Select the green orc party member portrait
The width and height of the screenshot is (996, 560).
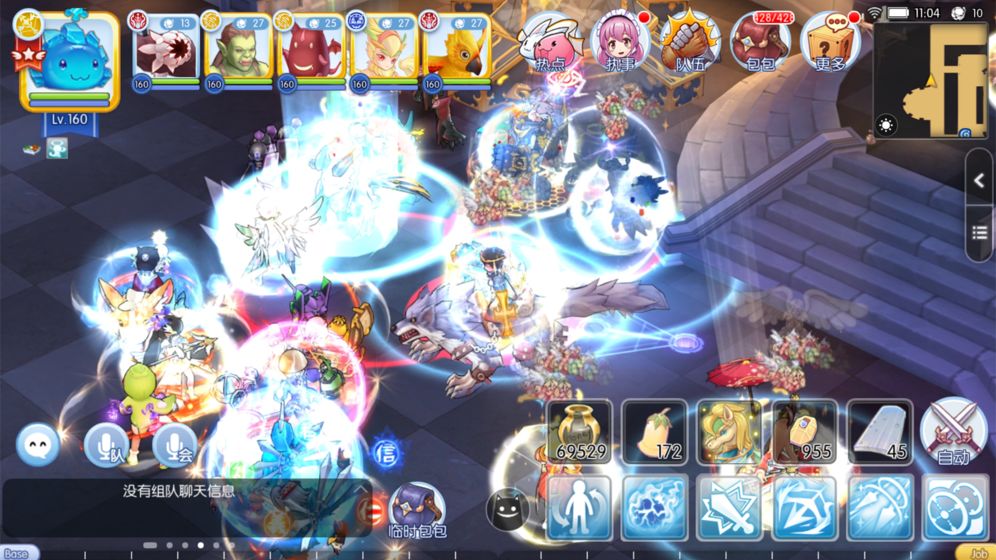pyautogui.click(x=237, y=50)
